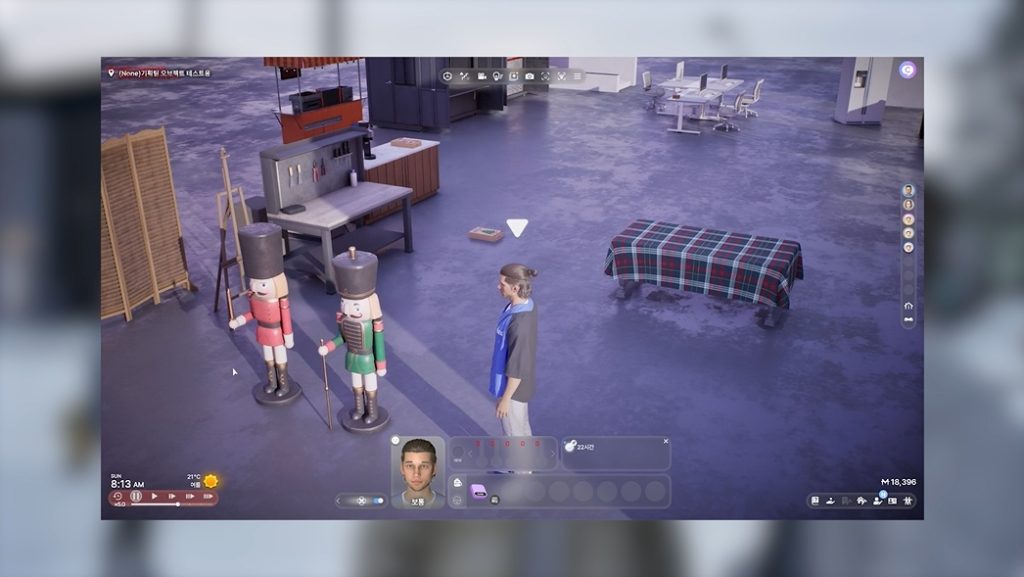Select the top family member portrait

pos(908,190)
